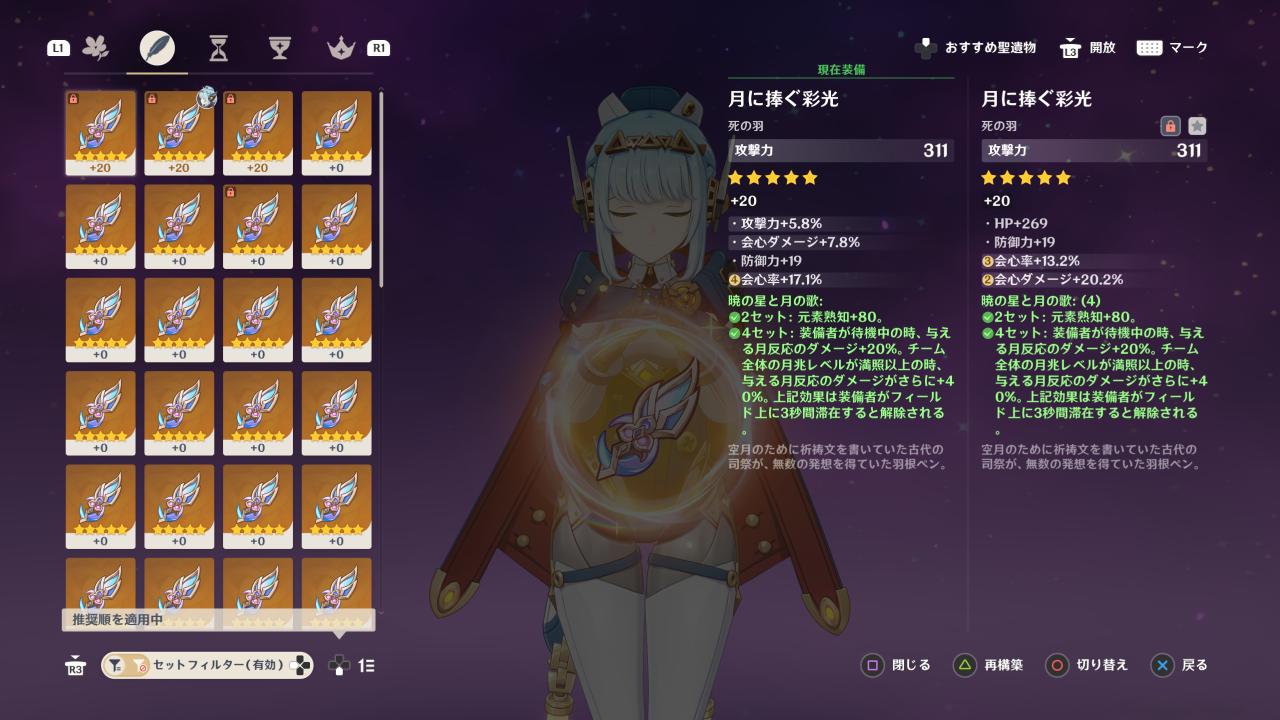
Task: Open the hourglass sands tab
Action: pos(218,47)
